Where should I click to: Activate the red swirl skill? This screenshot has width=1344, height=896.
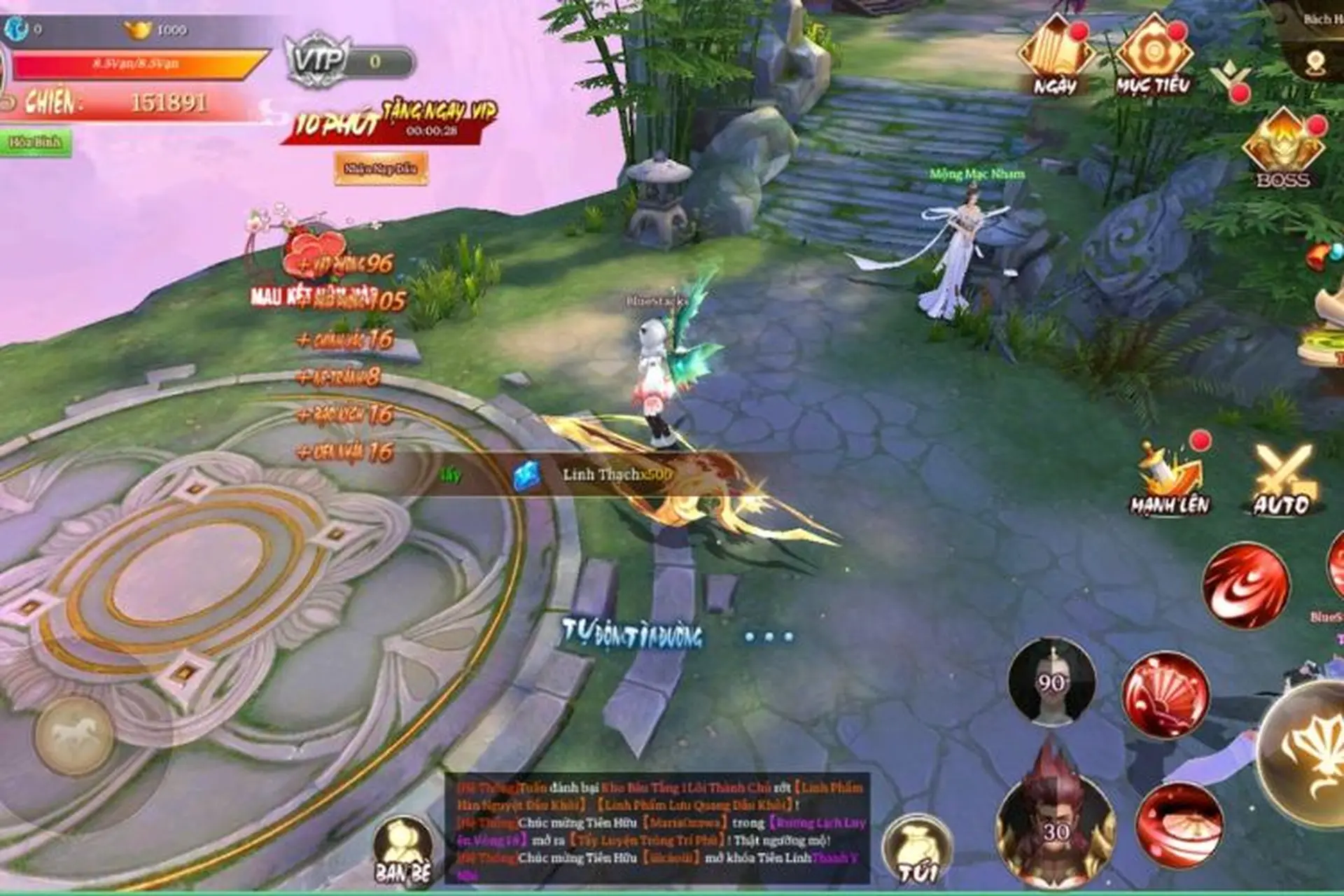click(1245, 585)
